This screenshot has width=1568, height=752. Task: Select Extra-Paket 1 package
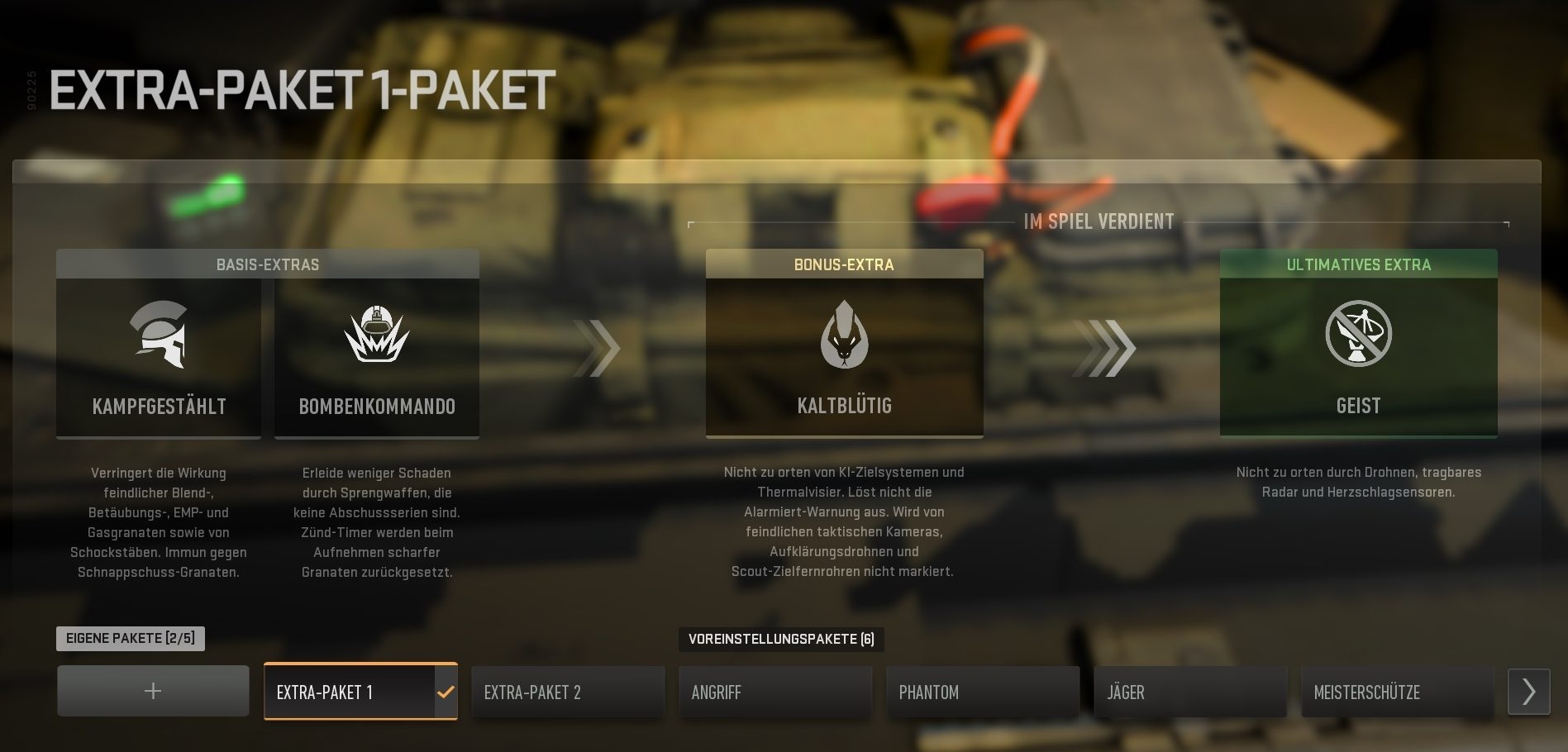pyautogui.click(x=360, y=692)
